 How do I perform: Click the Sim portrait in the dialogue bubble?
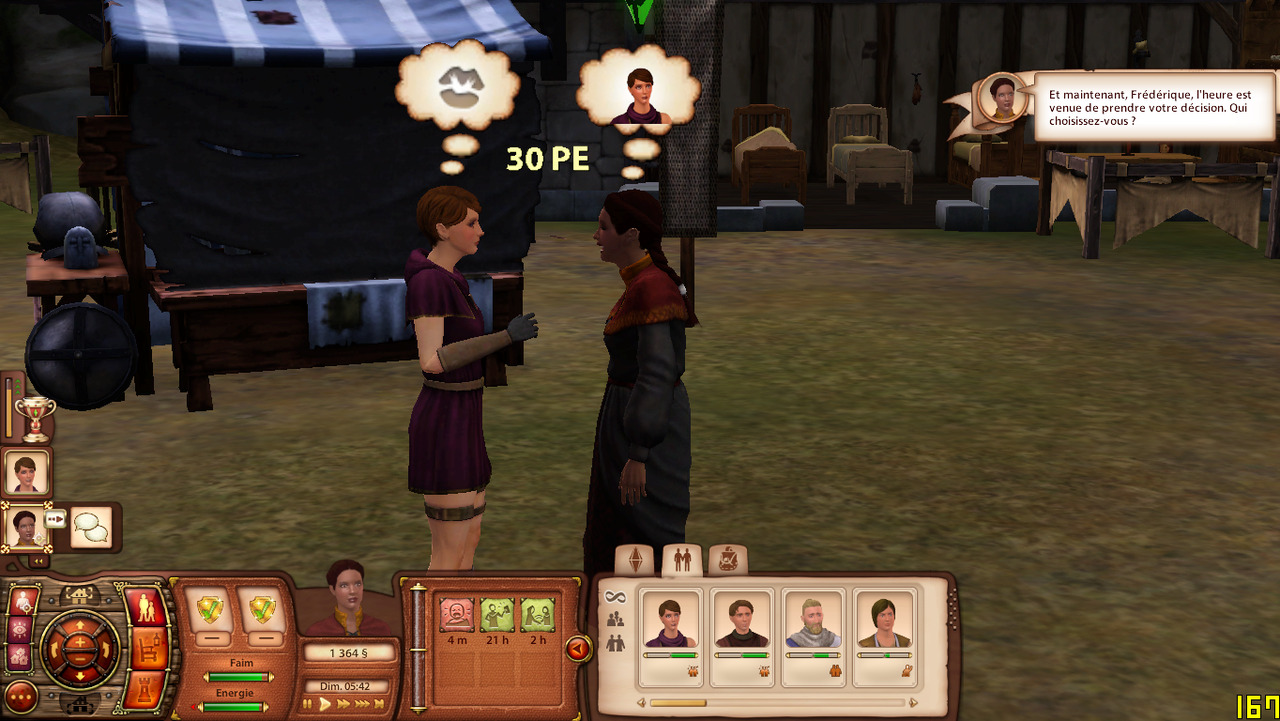pos(1001,97)
